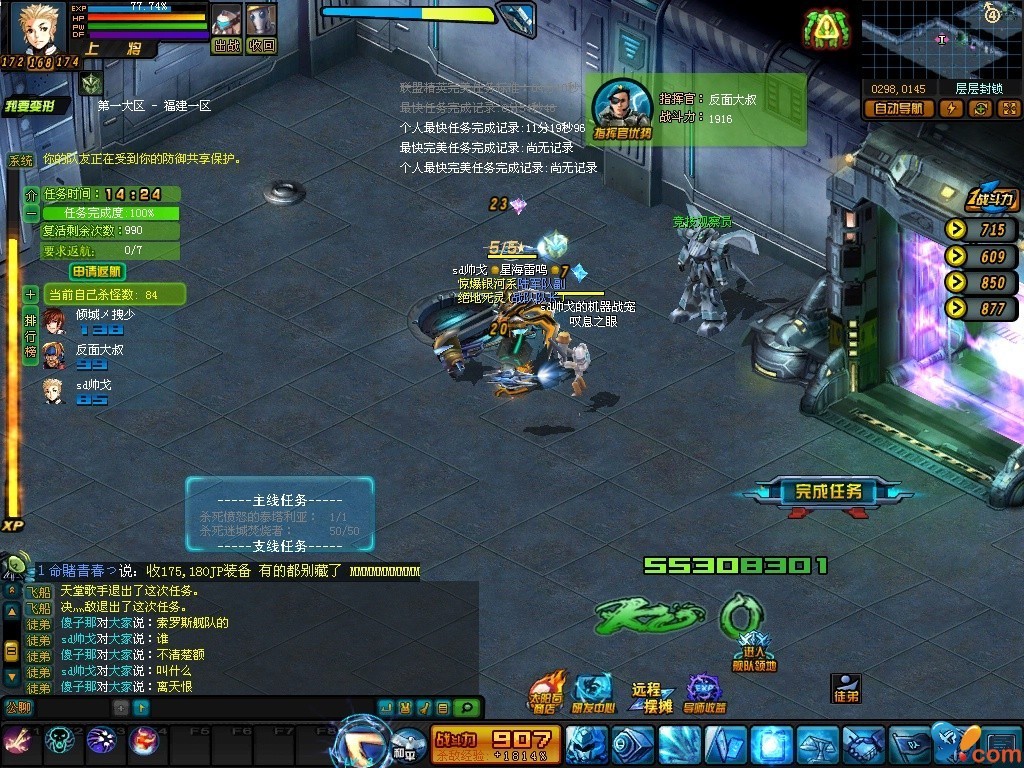
Task: Activate the flame skill in hotbar slot 4
Action: pos(143,740)
